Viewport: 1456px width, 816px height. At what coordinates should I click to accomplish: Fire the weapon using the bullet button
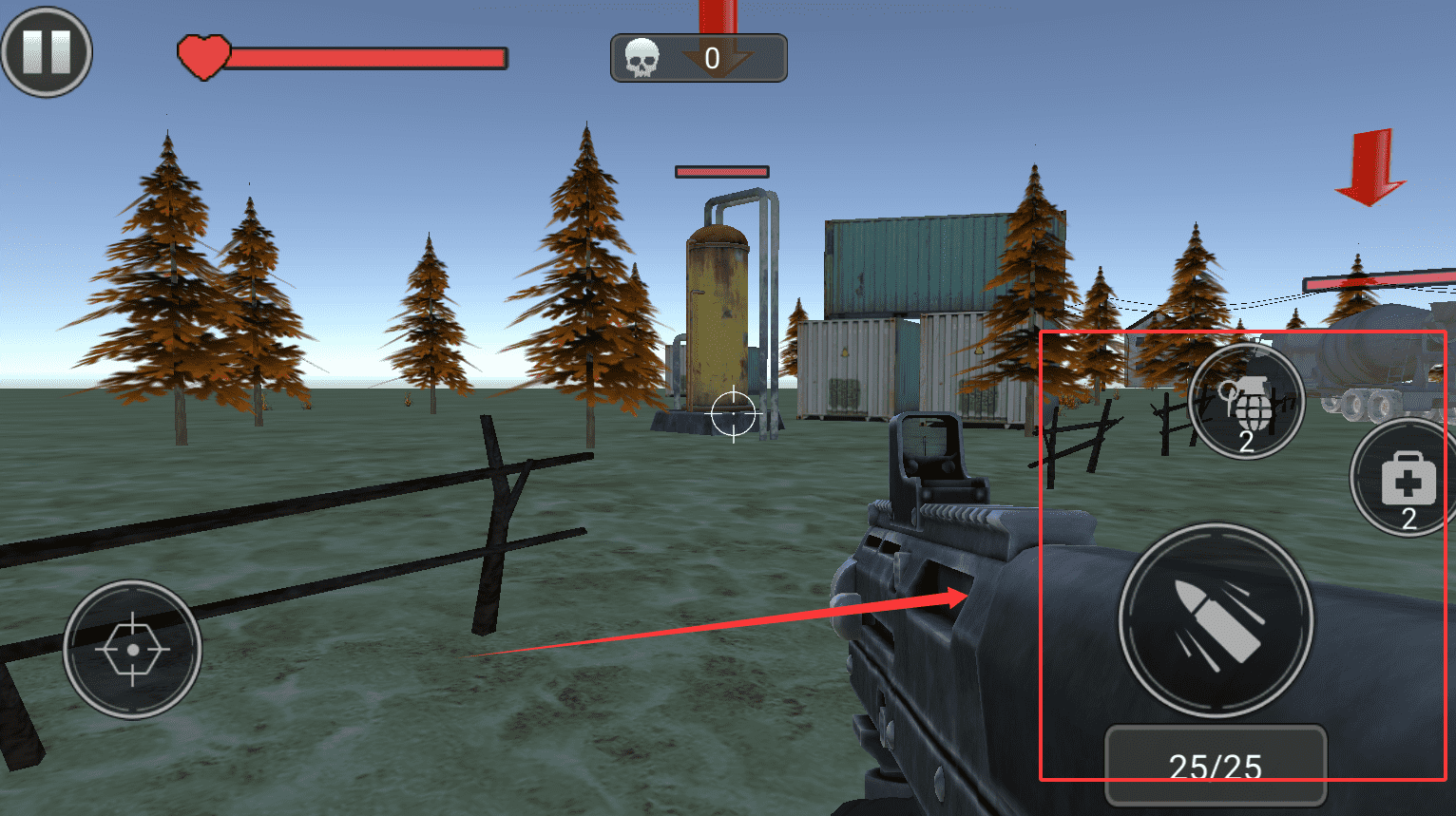1216,620
